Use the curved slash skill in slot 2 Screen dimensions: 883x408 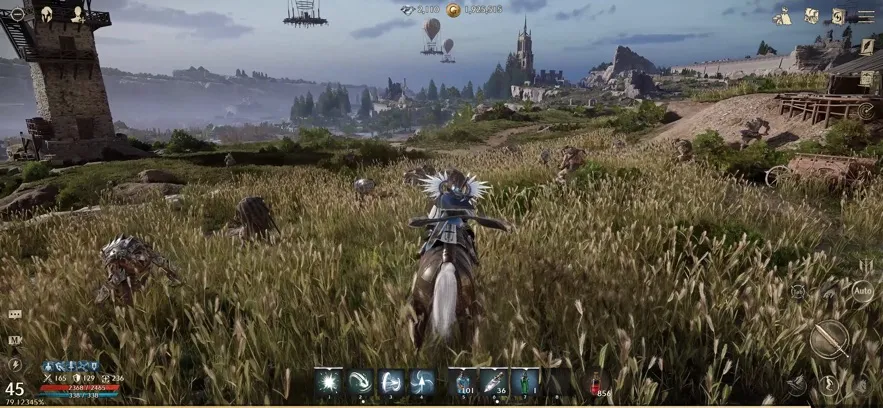click(360, 381)
